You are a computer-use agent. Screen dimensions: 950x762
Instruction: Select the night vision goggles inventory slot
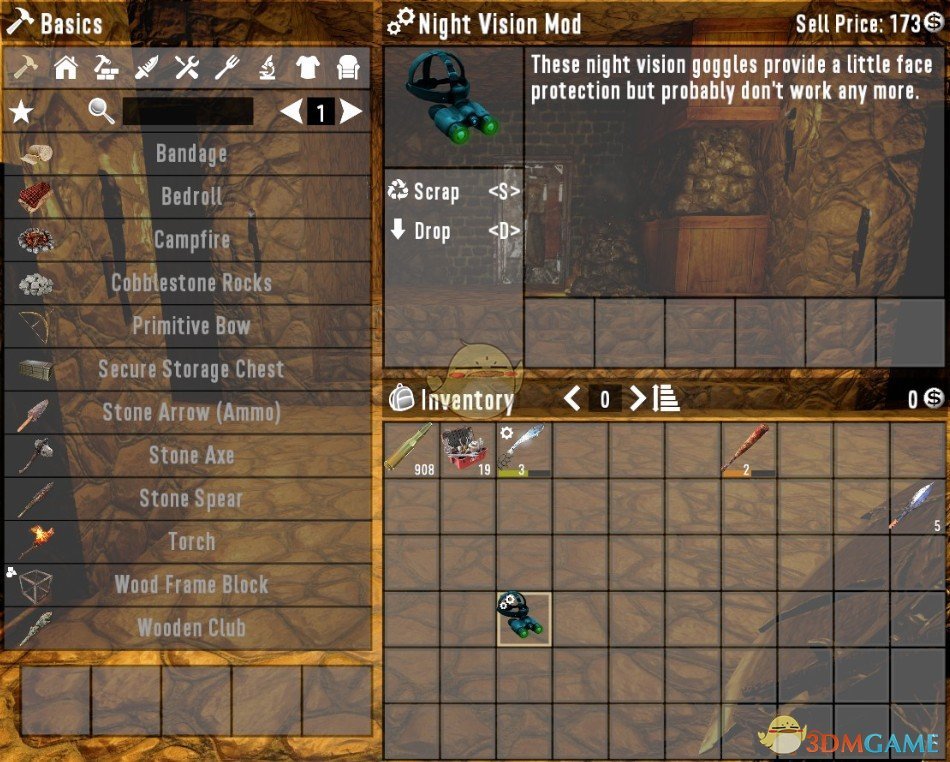coord(524,618)
